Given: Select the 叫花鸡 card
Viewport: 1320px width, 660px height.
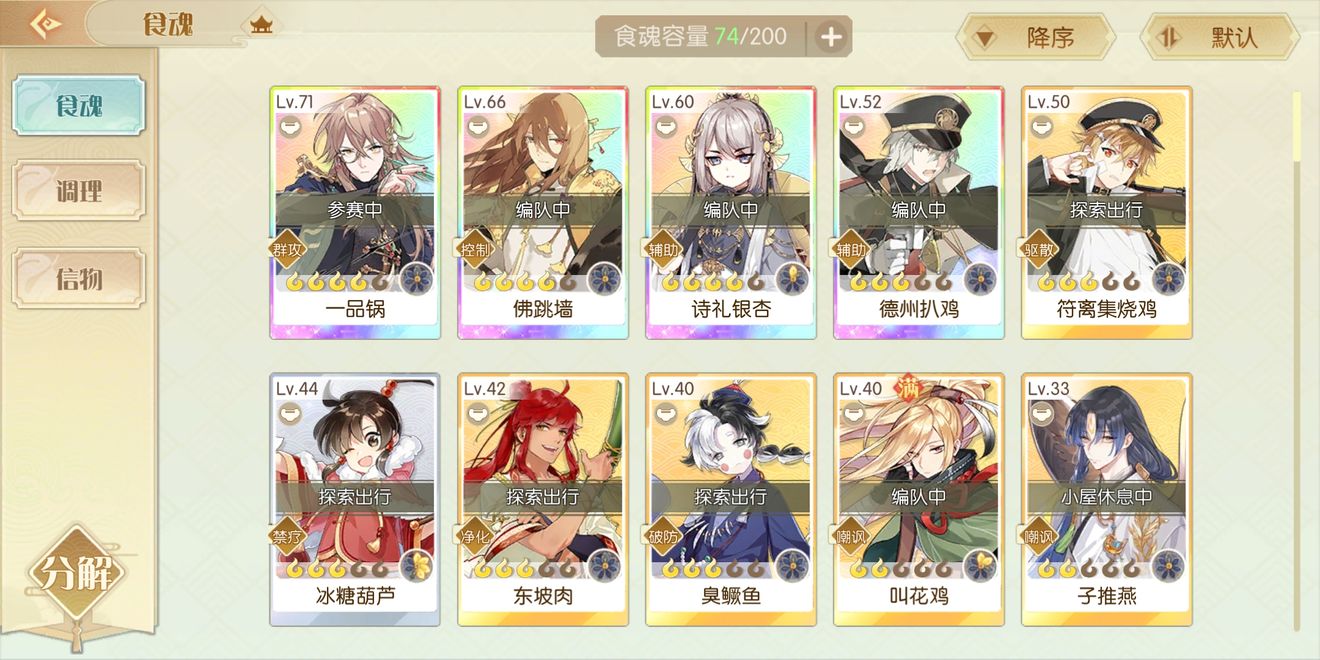Looking at the screenshot, I should click(919, 499).
